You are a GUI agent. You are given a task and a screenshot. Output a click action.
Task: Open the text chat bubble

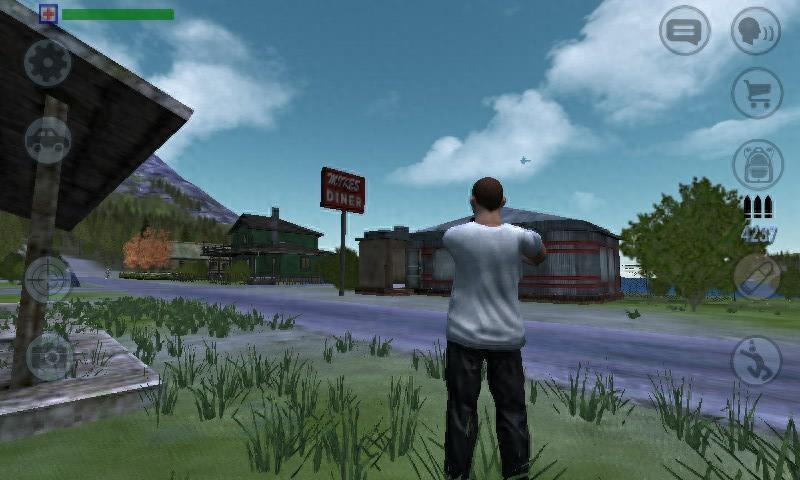click(684, 31)
